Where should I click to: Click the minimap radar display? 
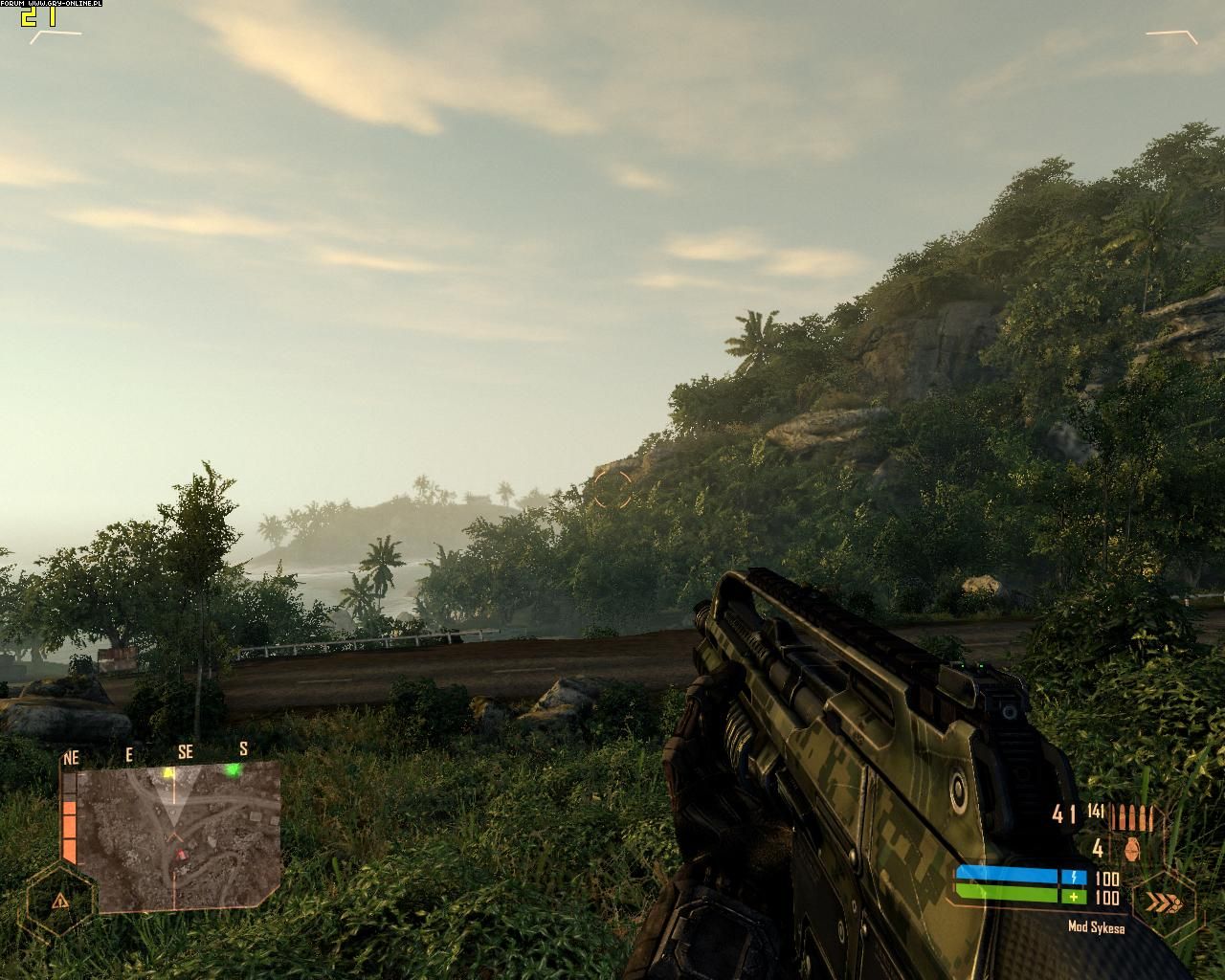(x=179, y=836)
